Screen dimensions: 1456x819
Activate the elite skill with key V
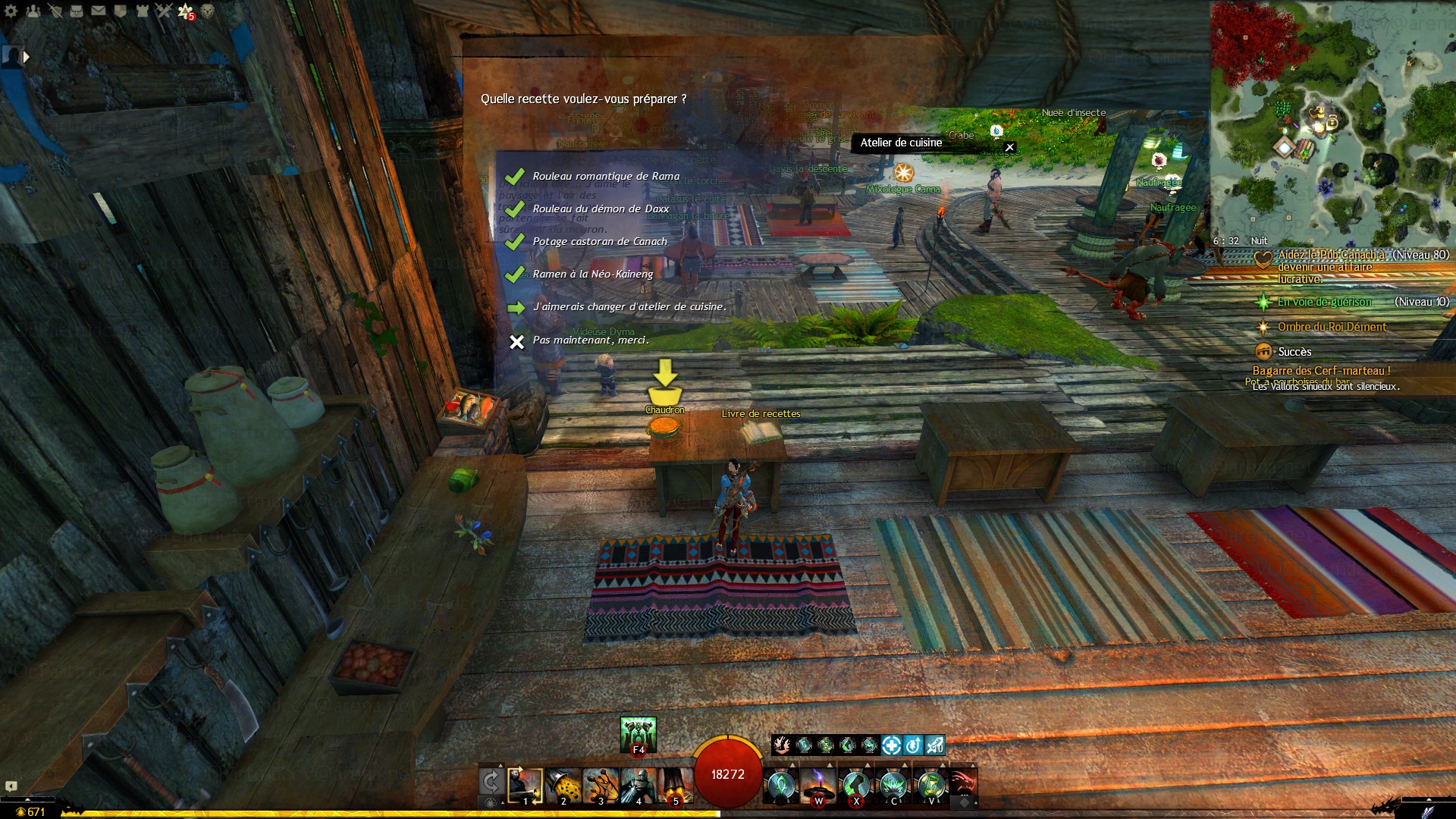point(931,786)
